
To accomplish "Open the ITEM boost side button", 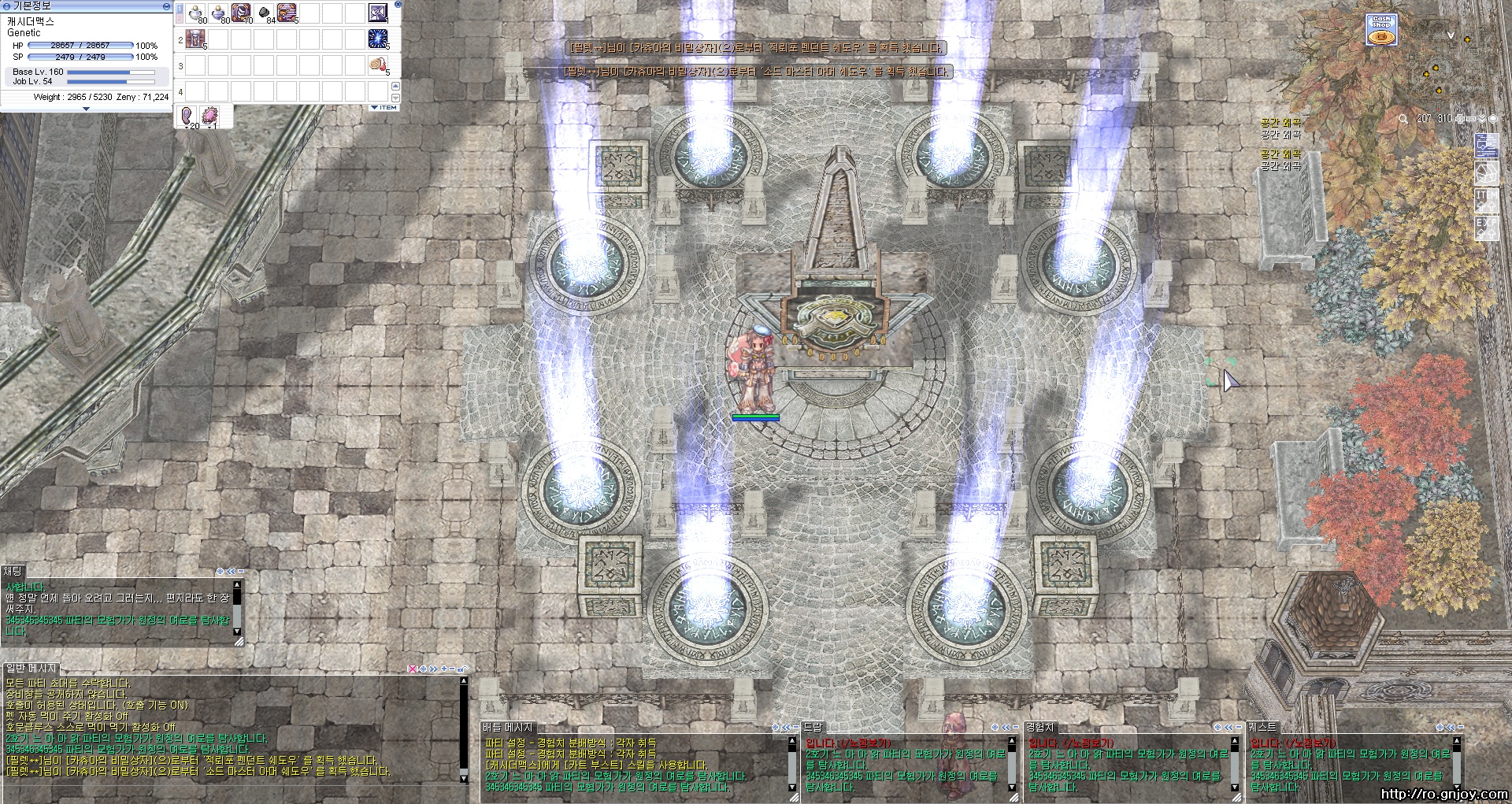I will (1485, 200).
